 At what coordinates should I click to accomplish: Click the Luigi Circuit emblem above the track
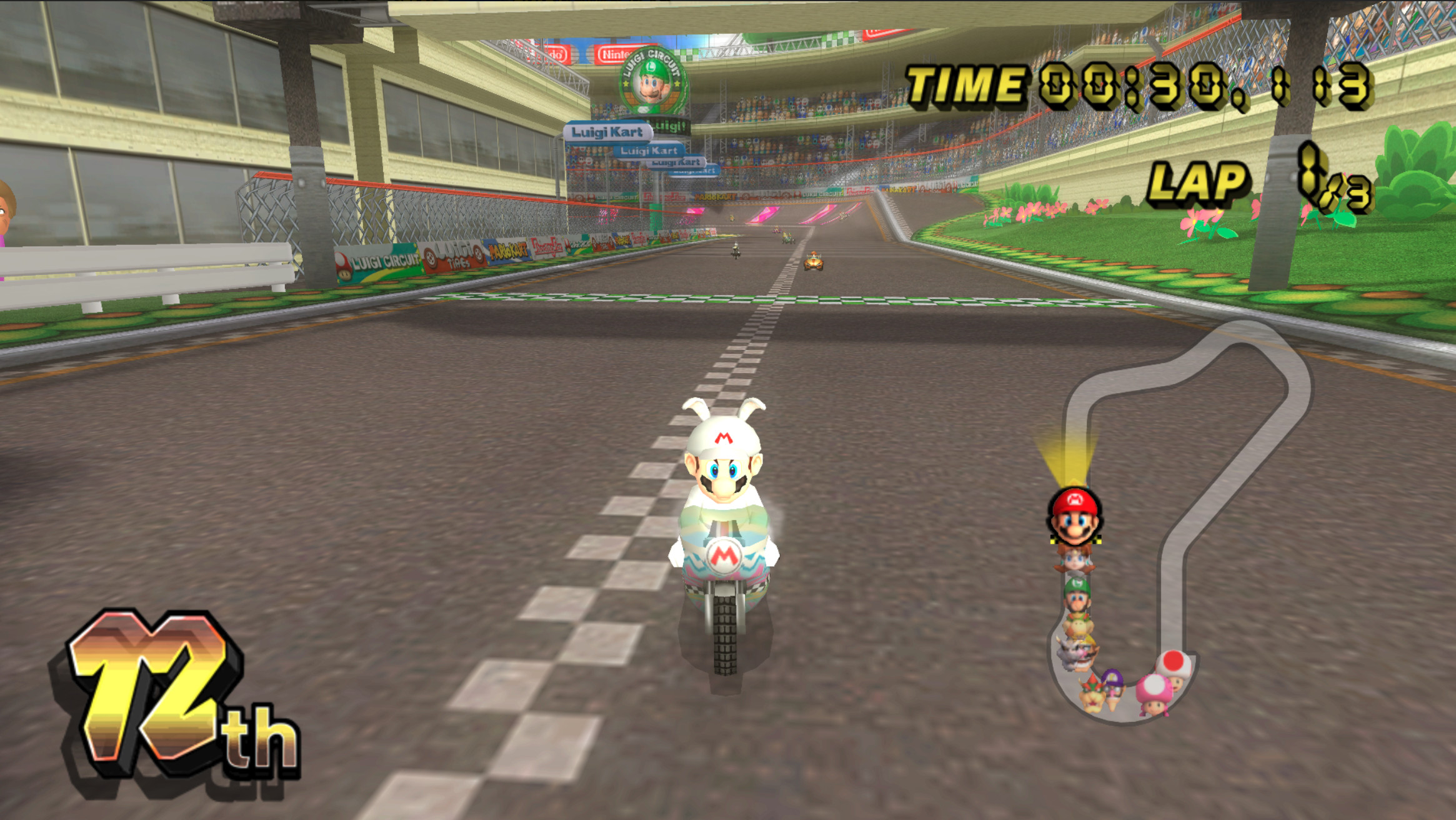click(x=651, y=82)
